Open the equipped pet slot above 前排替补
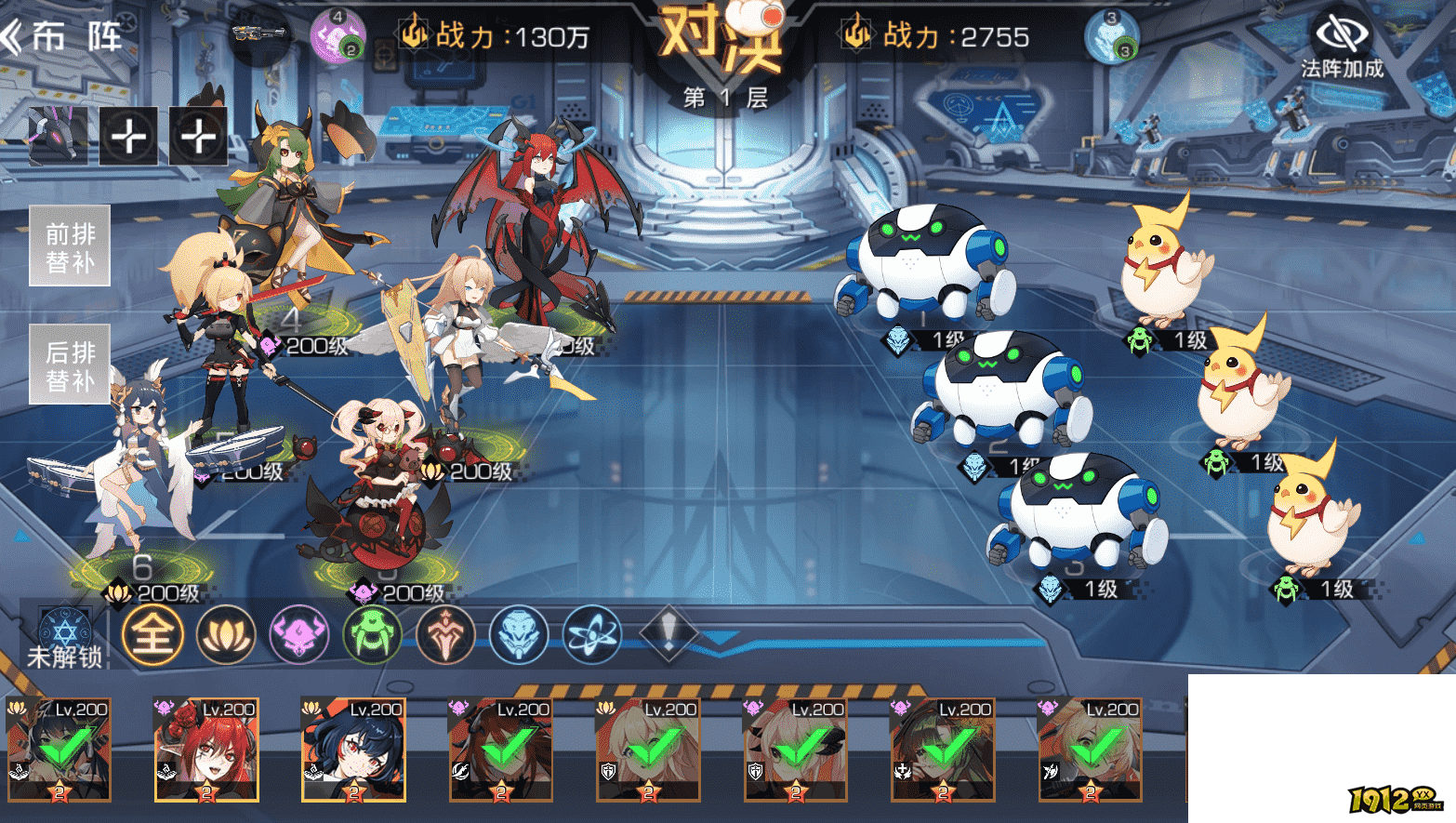This screenshot has height=823, width=1456. click(x=58, y=136)
